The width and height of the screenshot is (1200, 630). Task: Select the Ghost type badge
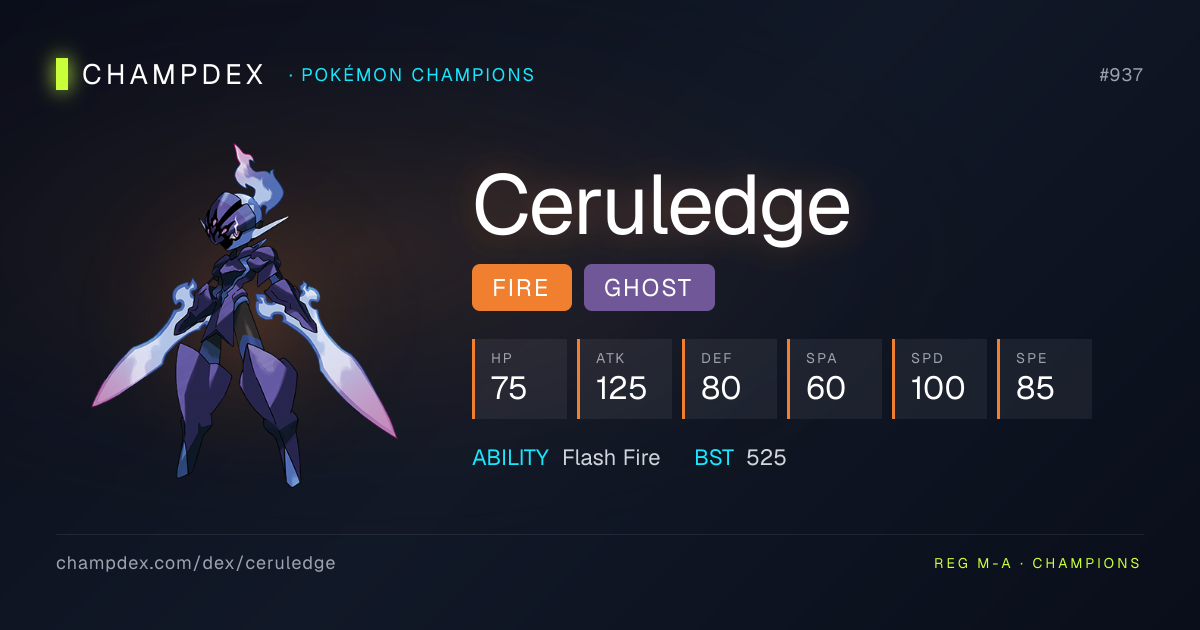coord(648,288)
